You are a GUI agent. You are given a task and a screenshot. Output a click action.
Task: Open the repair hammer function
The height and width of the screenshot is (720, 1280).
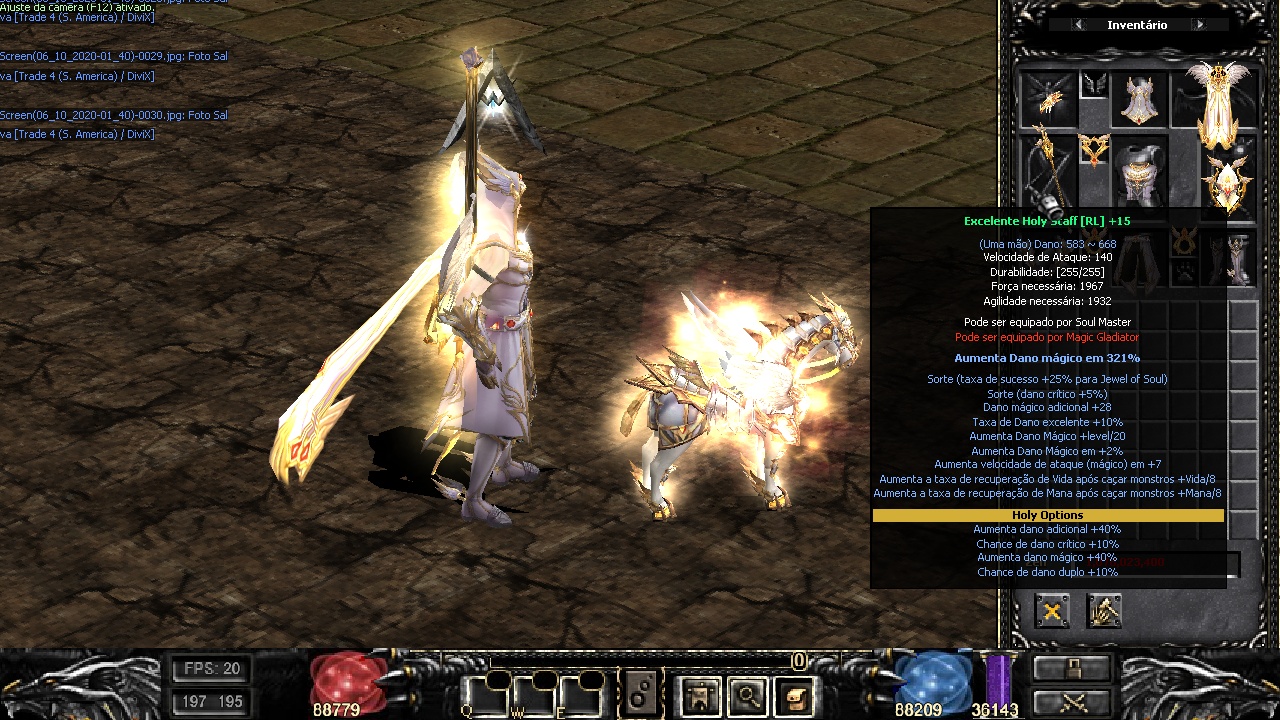[1104, 611]
